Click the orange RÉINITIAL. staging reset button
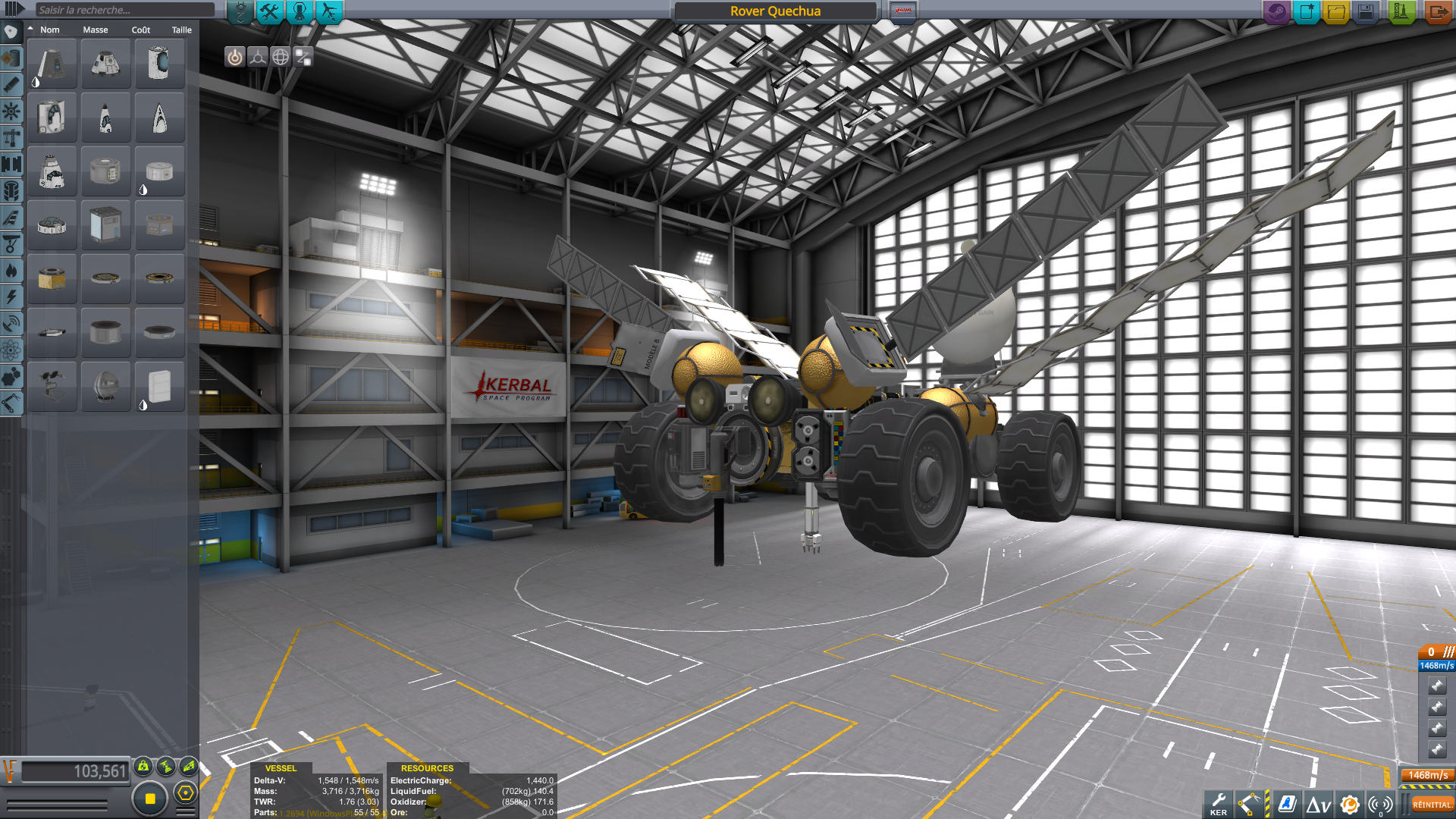This screenshot has height=819, width=1456. click(x=1431, y=805)
